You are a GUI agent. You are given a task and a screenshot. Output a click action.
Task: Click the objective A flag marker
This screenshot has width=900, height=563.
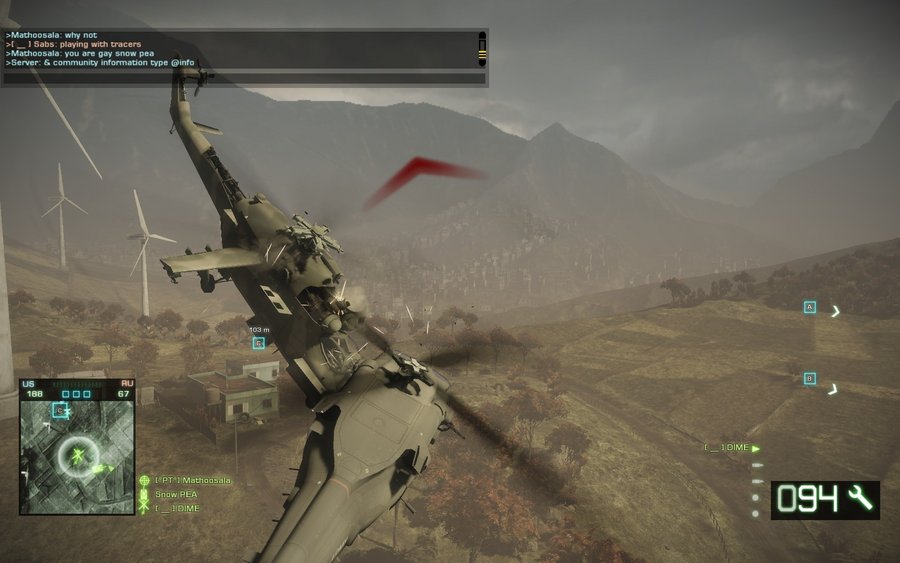click(810, 307)
